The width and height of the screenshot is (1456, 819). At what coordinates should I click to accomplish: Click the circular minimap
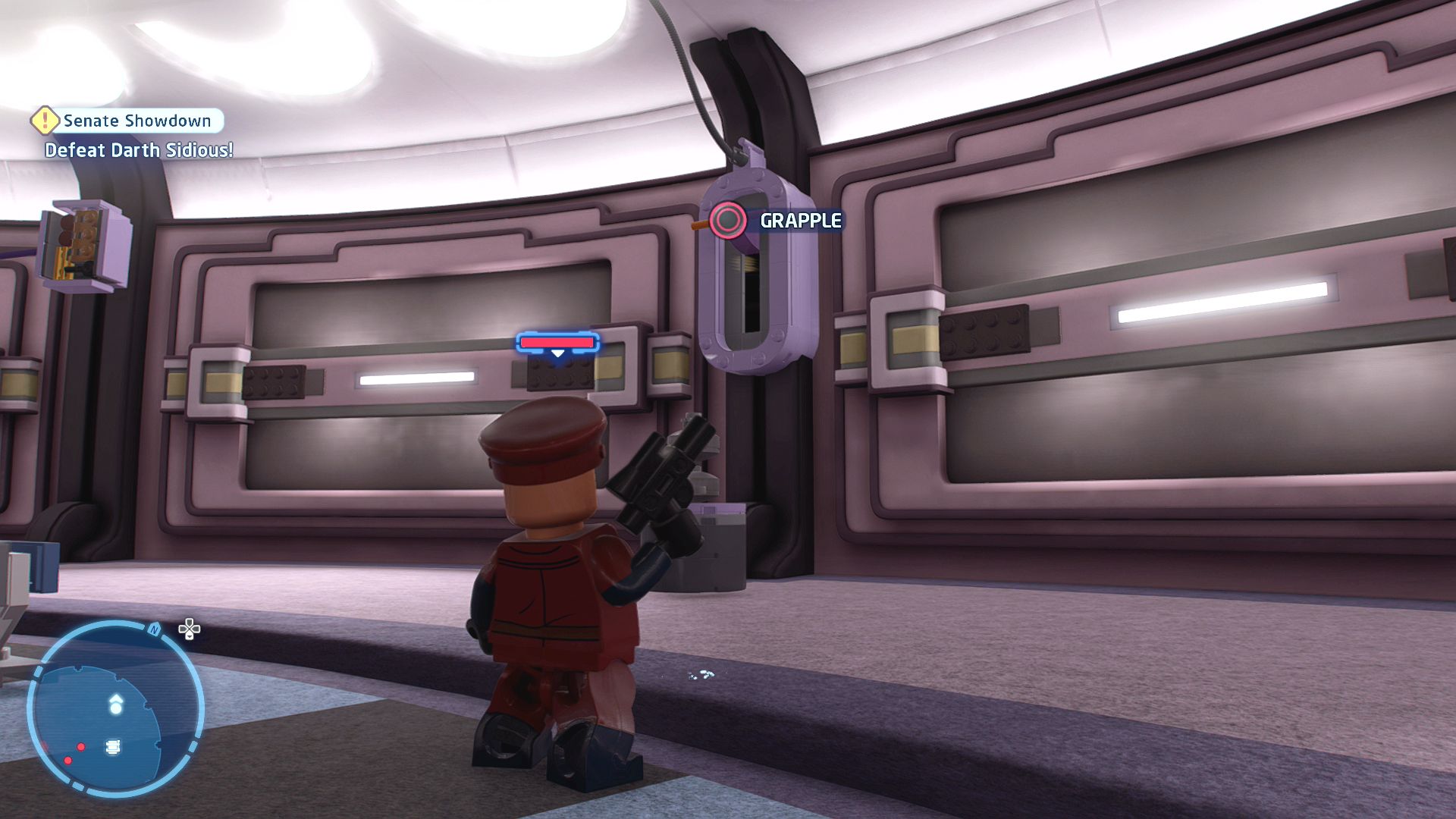(115, 708)
